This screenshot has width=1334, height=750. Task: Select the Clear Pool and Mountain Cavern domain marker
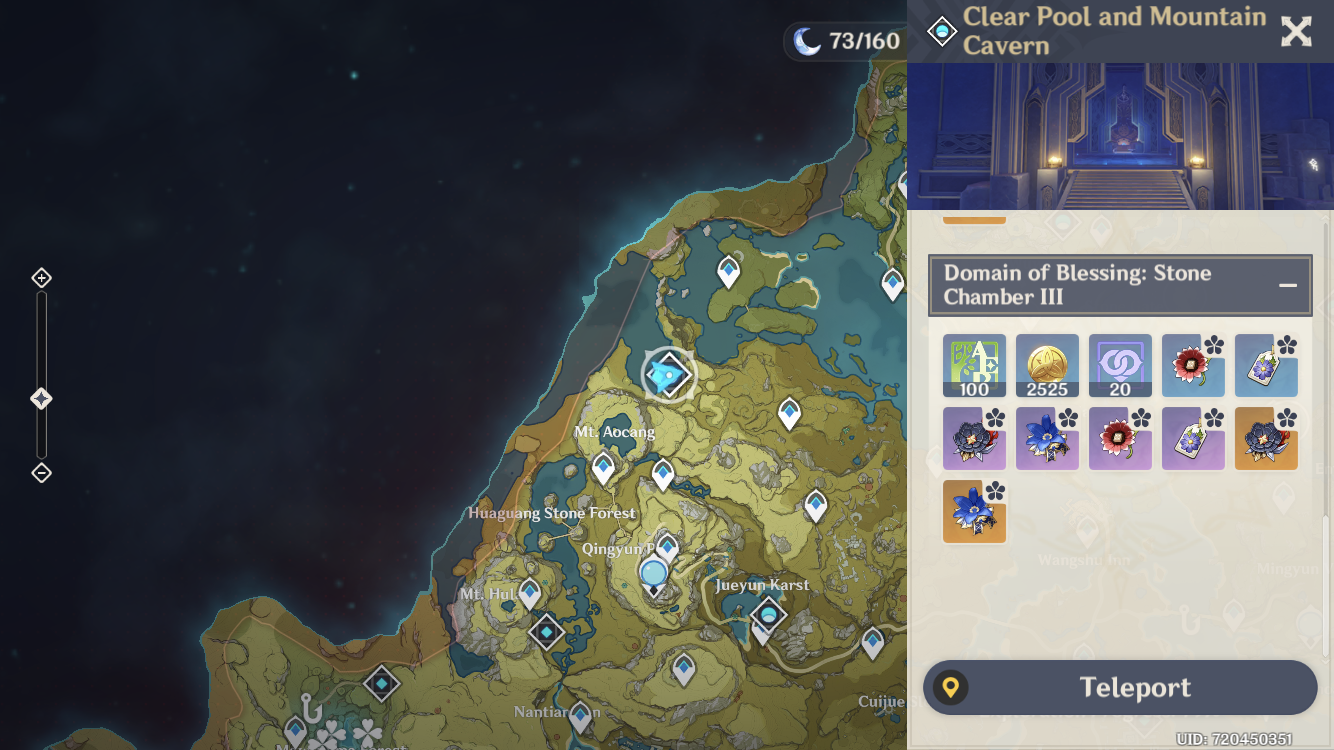click(x=668, y=375)
